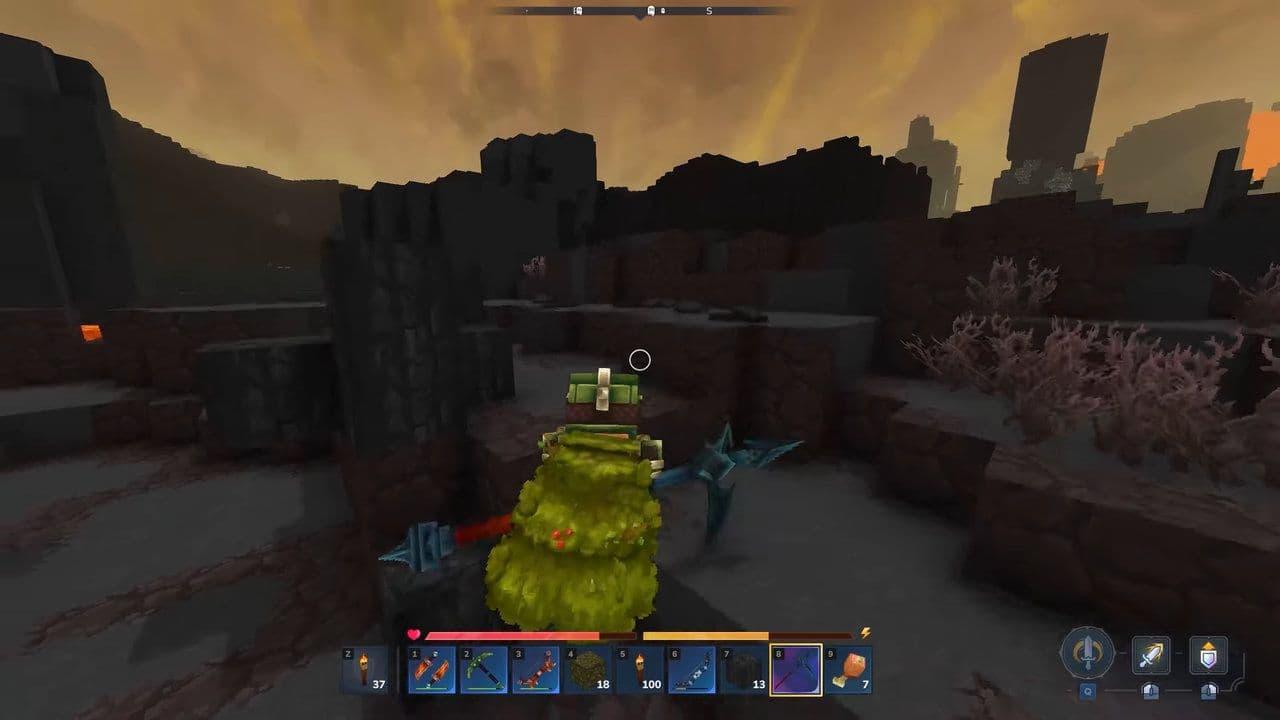Select the teal pickaxe in hotbar slot 2
Screen dimensions: 1280x720
[484, 669]
